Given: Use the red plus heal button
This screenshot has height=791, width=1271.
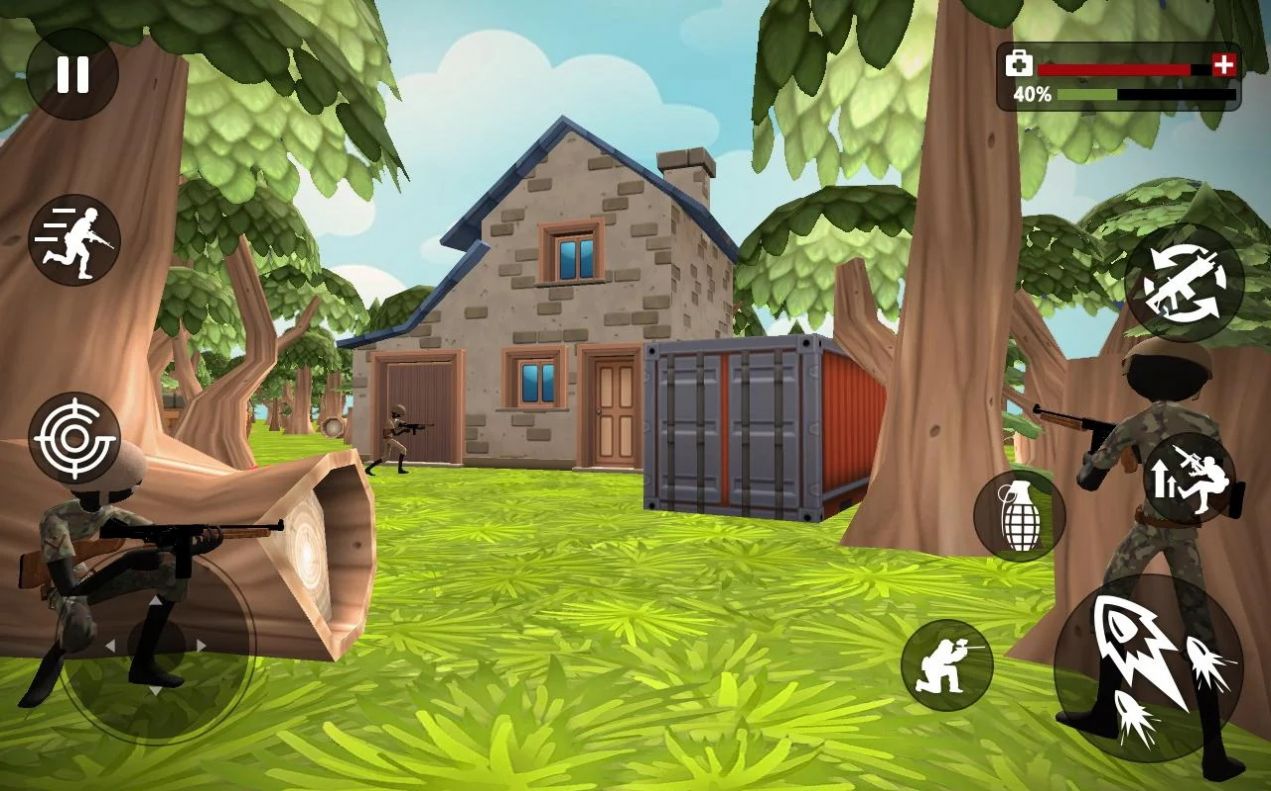Looking at the screenshot, I should click(1224, 65).
